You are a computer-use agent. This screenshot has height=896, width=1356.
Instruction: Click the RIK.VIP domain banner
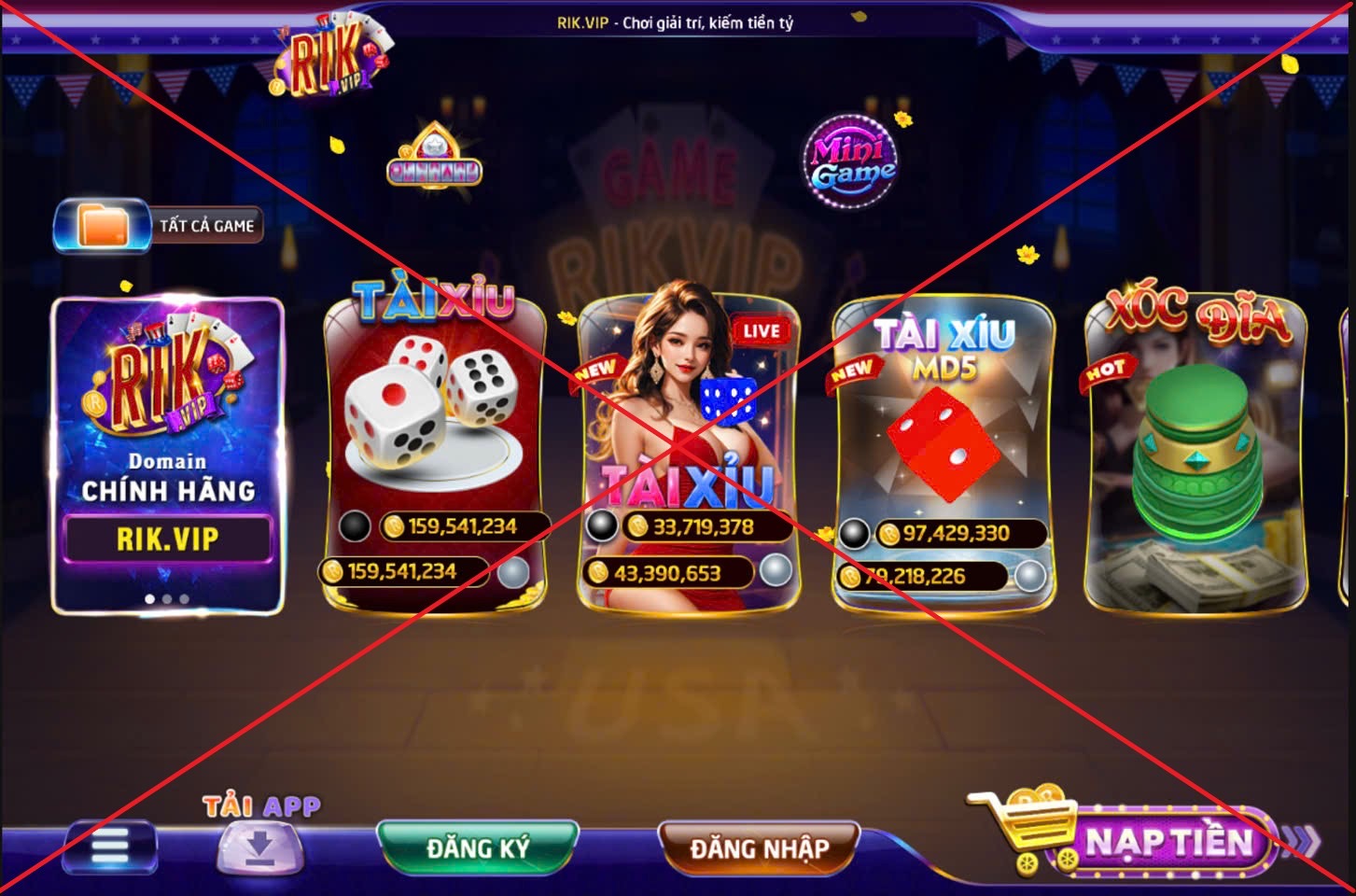[168, 455]
